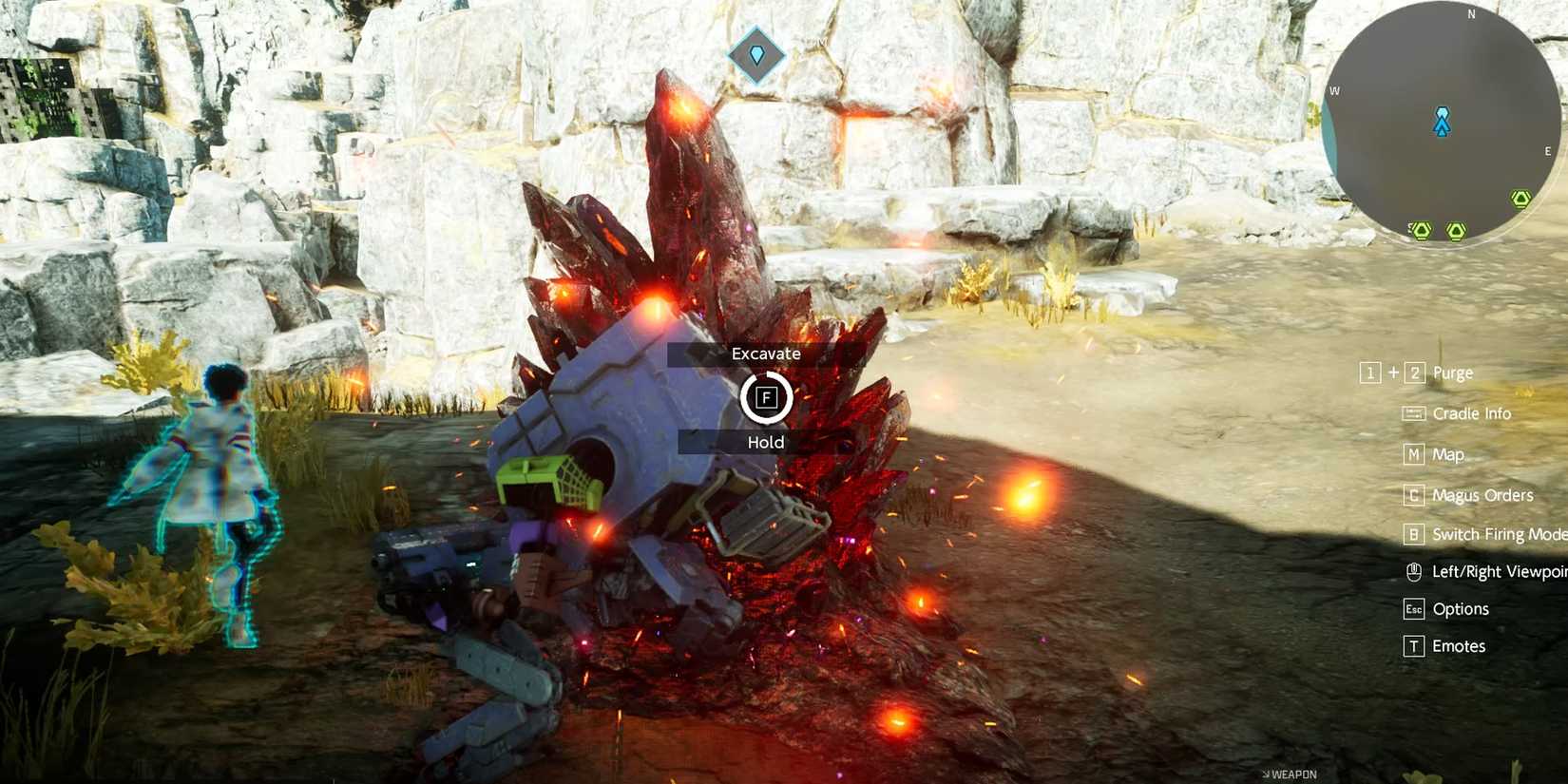Click the mouse icon next to Left/Right Viewpoint
The image size is (1568, 784).
(x=1415, y=571)
